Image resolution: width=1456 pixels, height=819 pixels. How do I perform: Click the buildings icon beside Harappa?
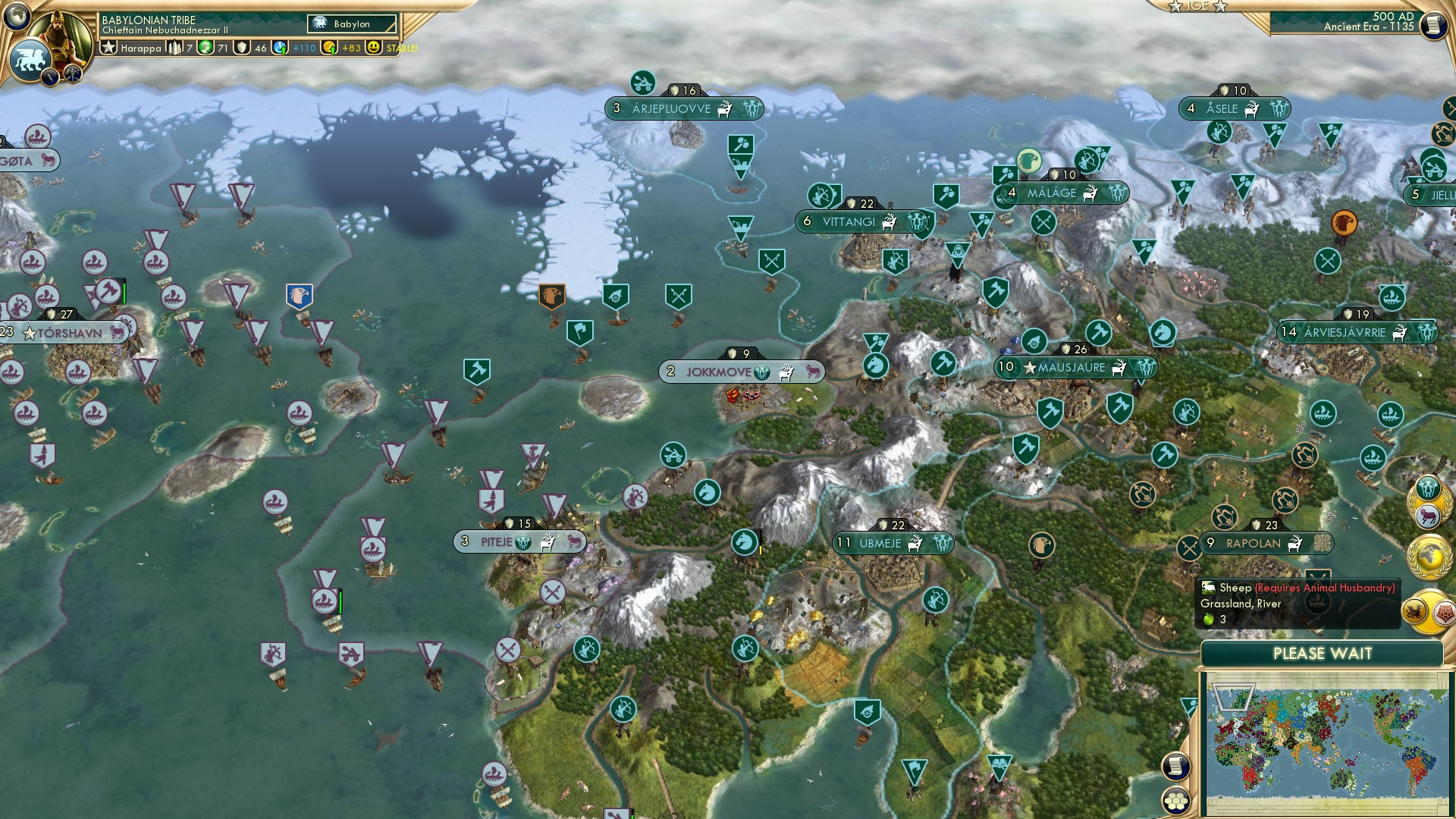click(175, 49)
